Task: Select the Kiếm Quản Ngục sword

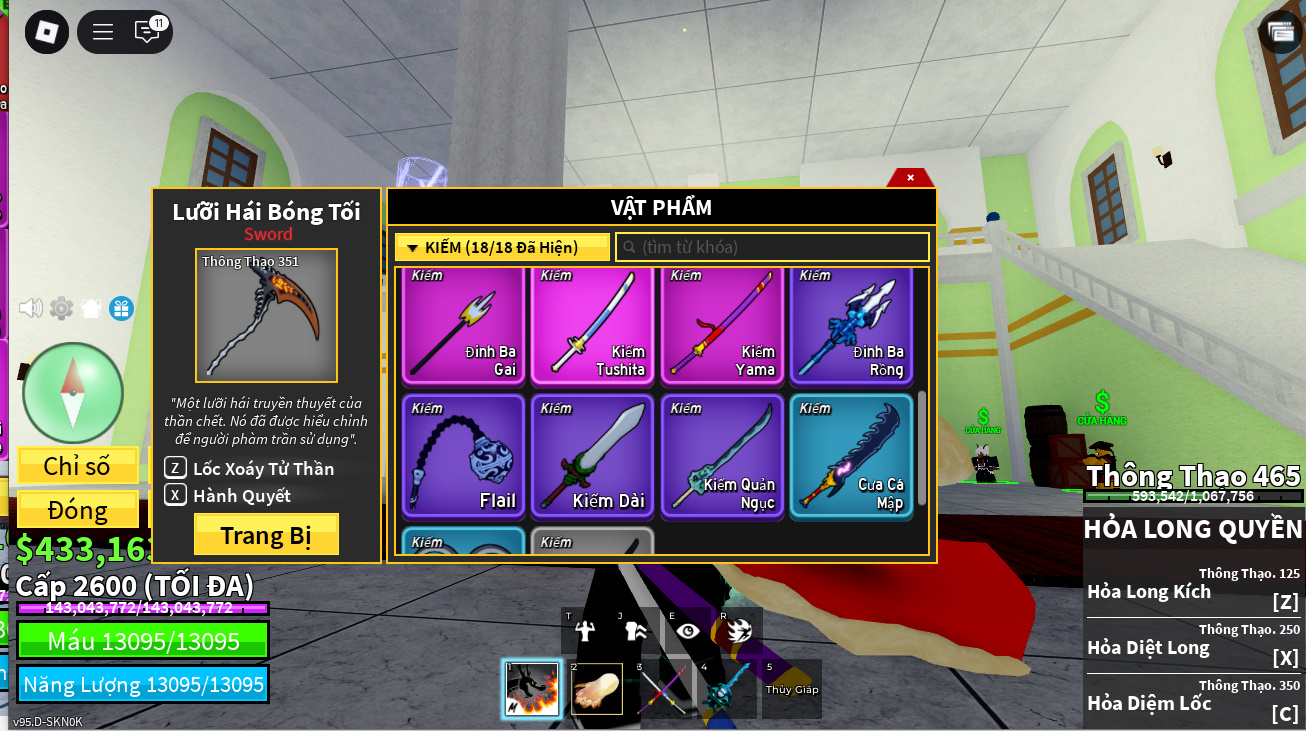Action: (723, 456)
